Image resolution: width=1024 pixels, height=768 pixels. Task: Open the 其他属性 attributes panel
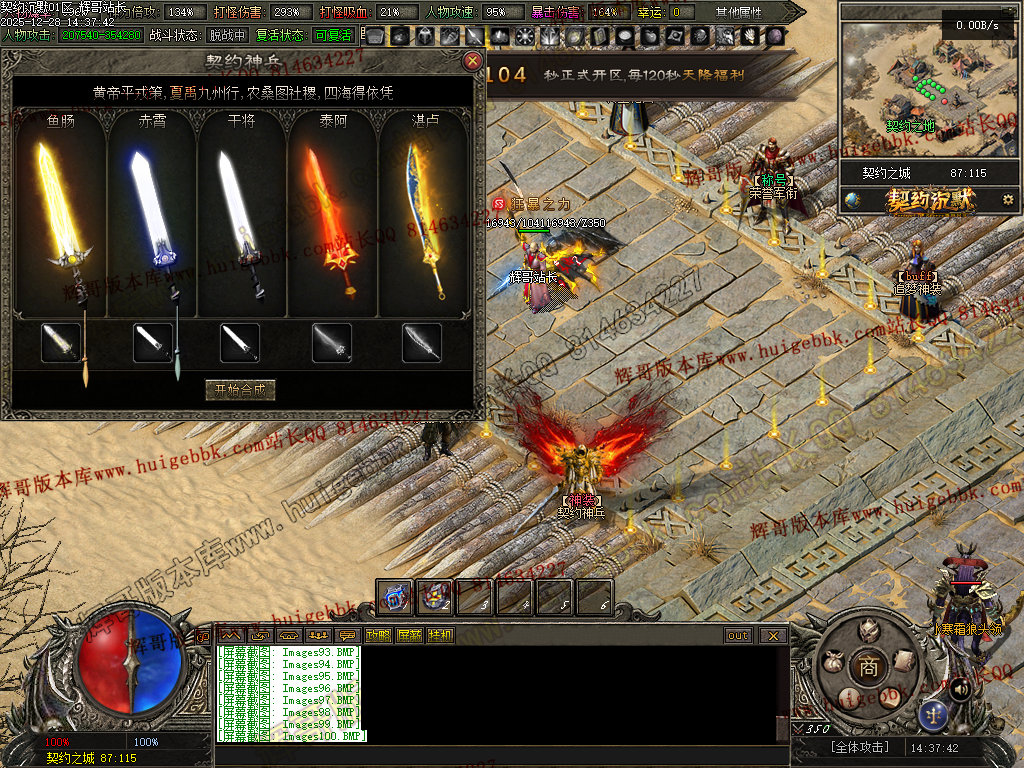pos(738,12)
